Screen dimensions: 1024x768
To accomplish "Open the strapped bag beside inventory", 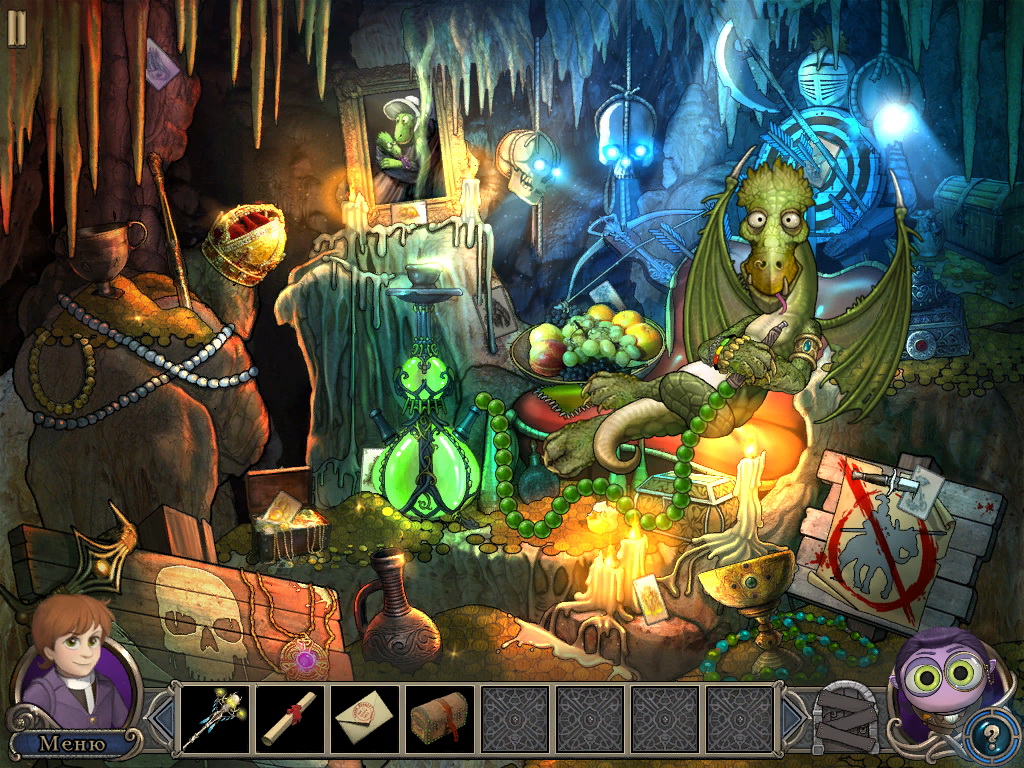I will [x=846, y=718].
